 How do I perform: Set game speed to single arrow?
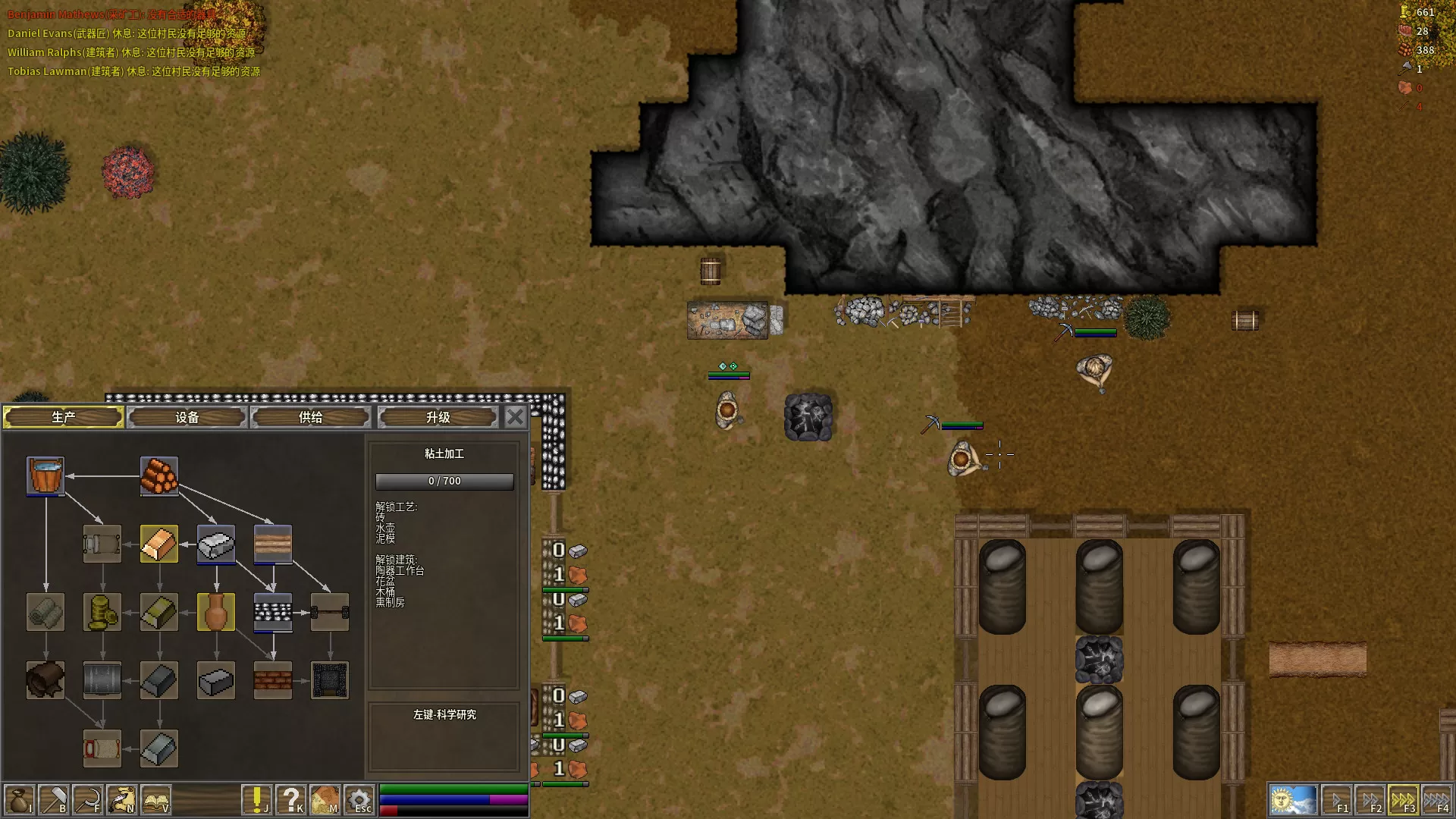point(1337,800)
